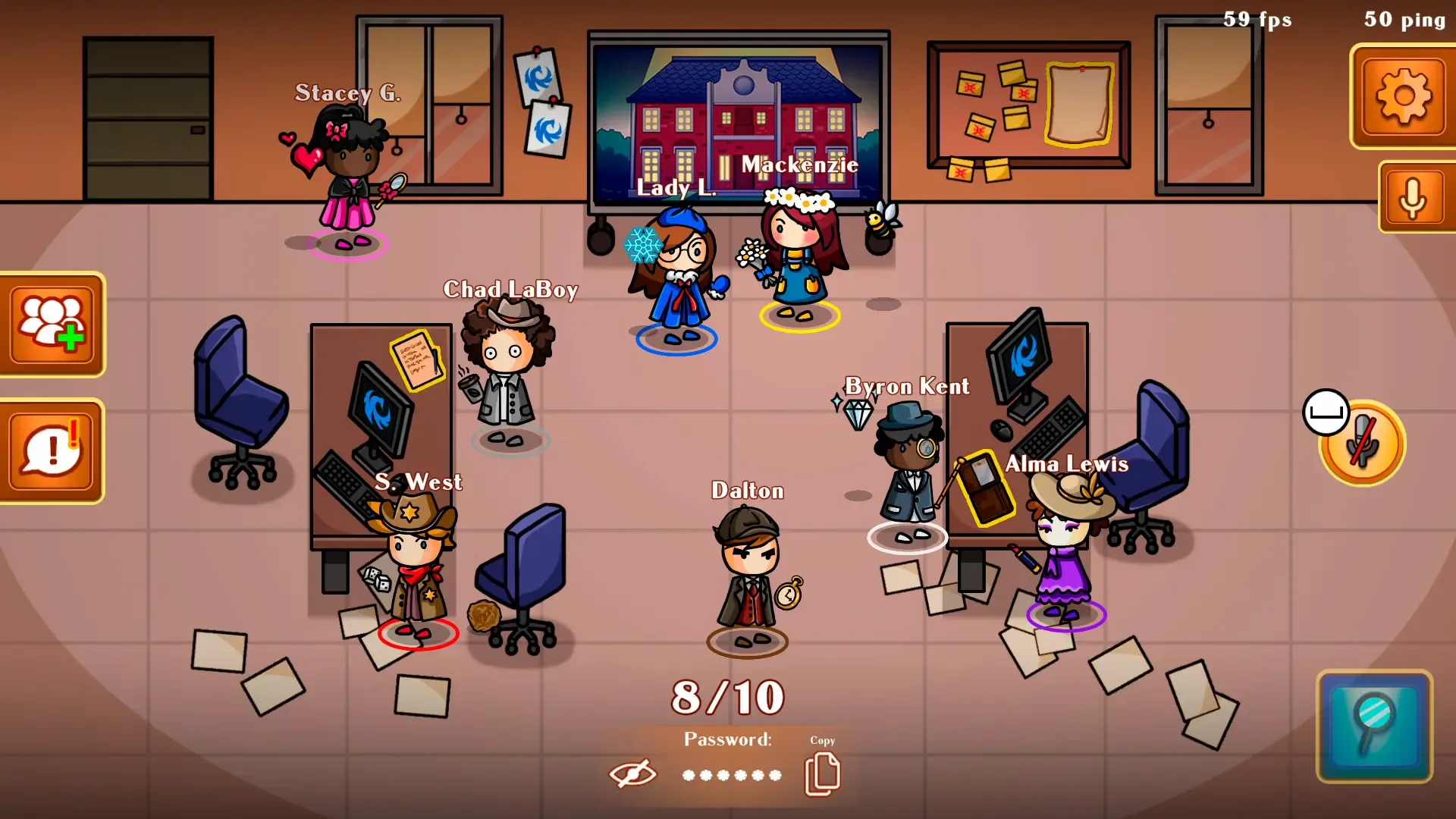Select the Password dots field

(x=732, y=775)
